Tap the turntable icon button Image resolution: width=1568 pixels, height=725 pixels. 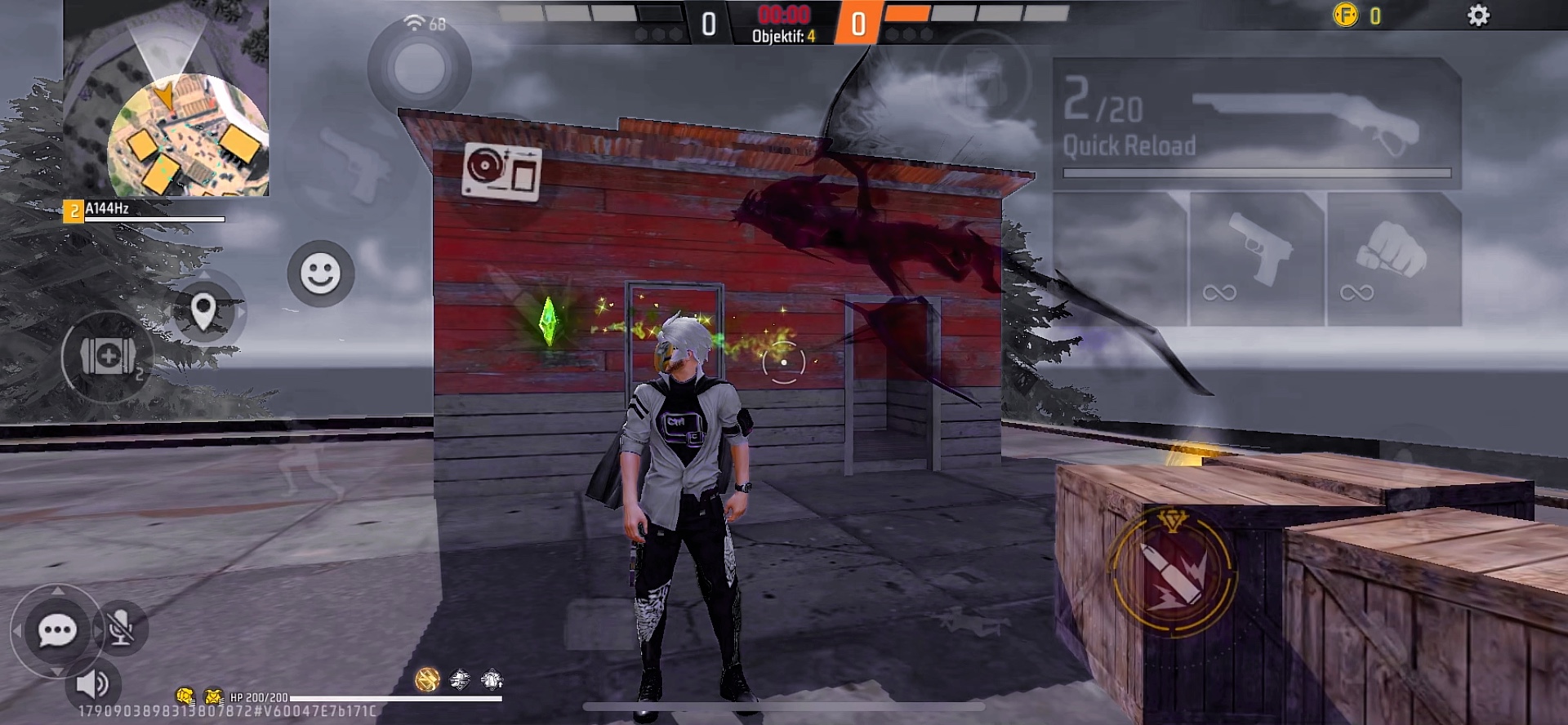[x=501, y=170]
